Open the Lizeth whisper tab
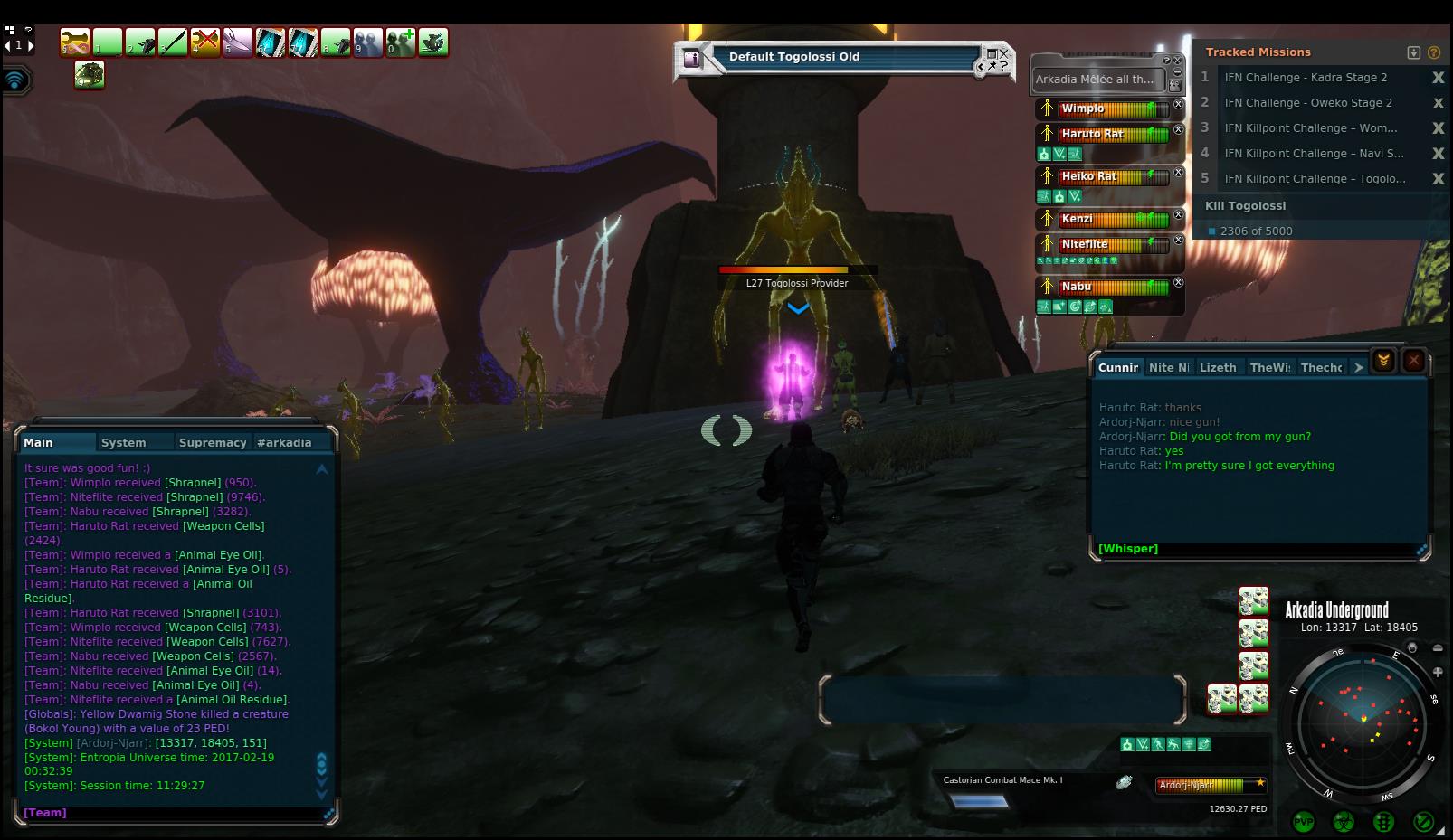1453x840 pixels. pos(1218,367)
